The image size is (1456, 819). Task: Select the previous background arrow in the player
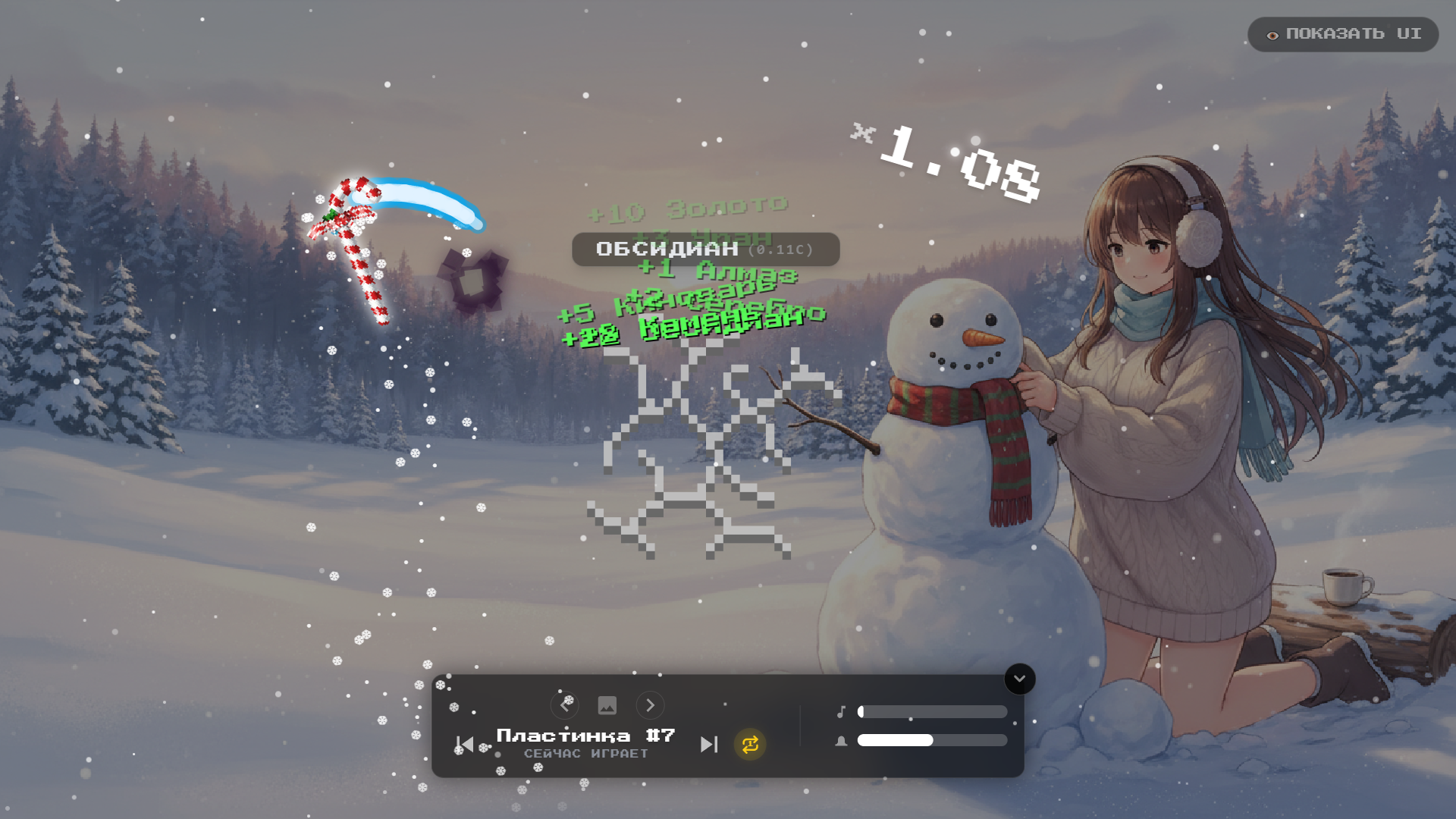tap(564, 706)
